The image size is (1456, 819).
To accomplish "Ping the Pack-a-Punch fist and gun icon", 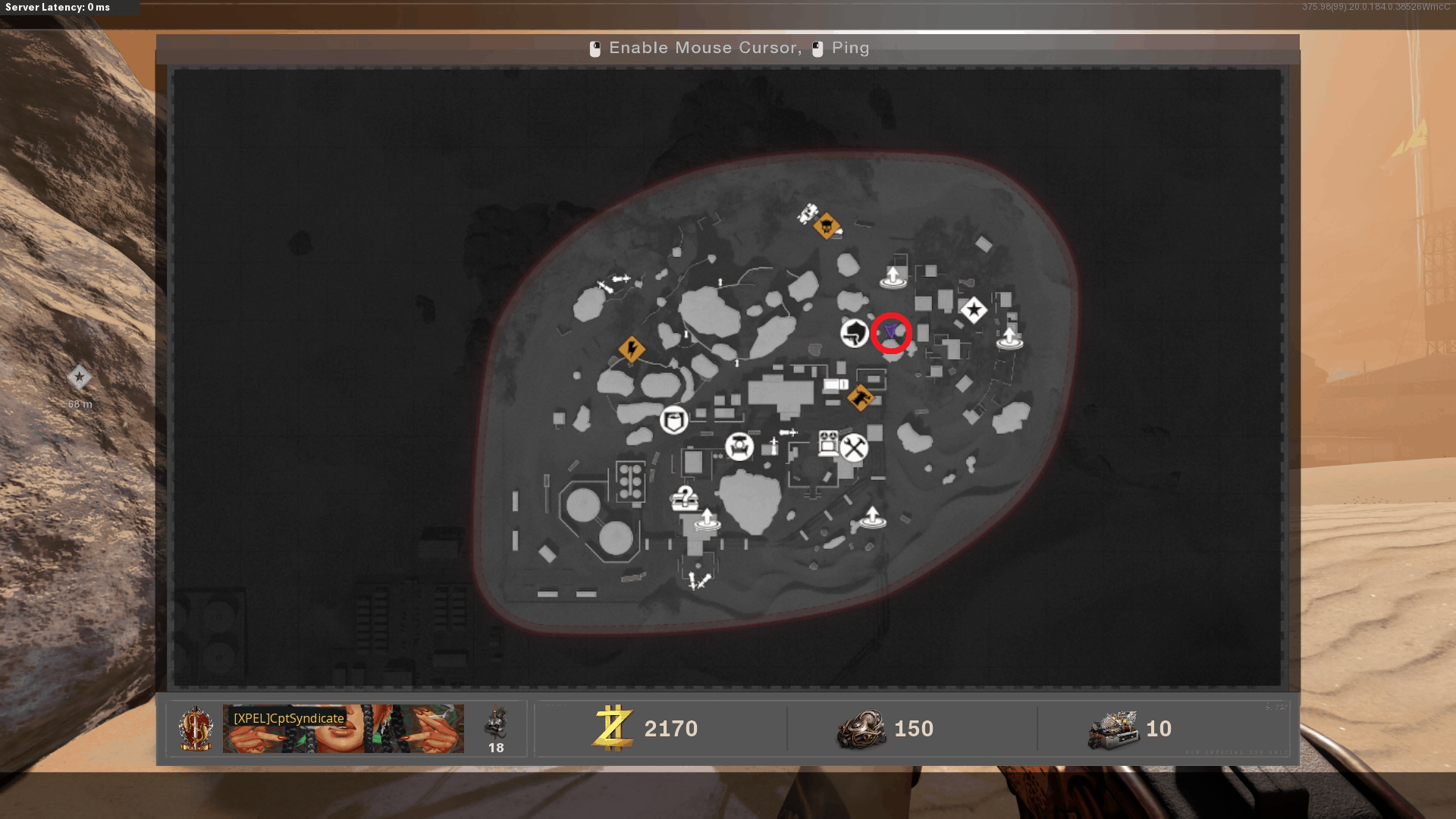I will pyautogui.click(x=855, y=333).
